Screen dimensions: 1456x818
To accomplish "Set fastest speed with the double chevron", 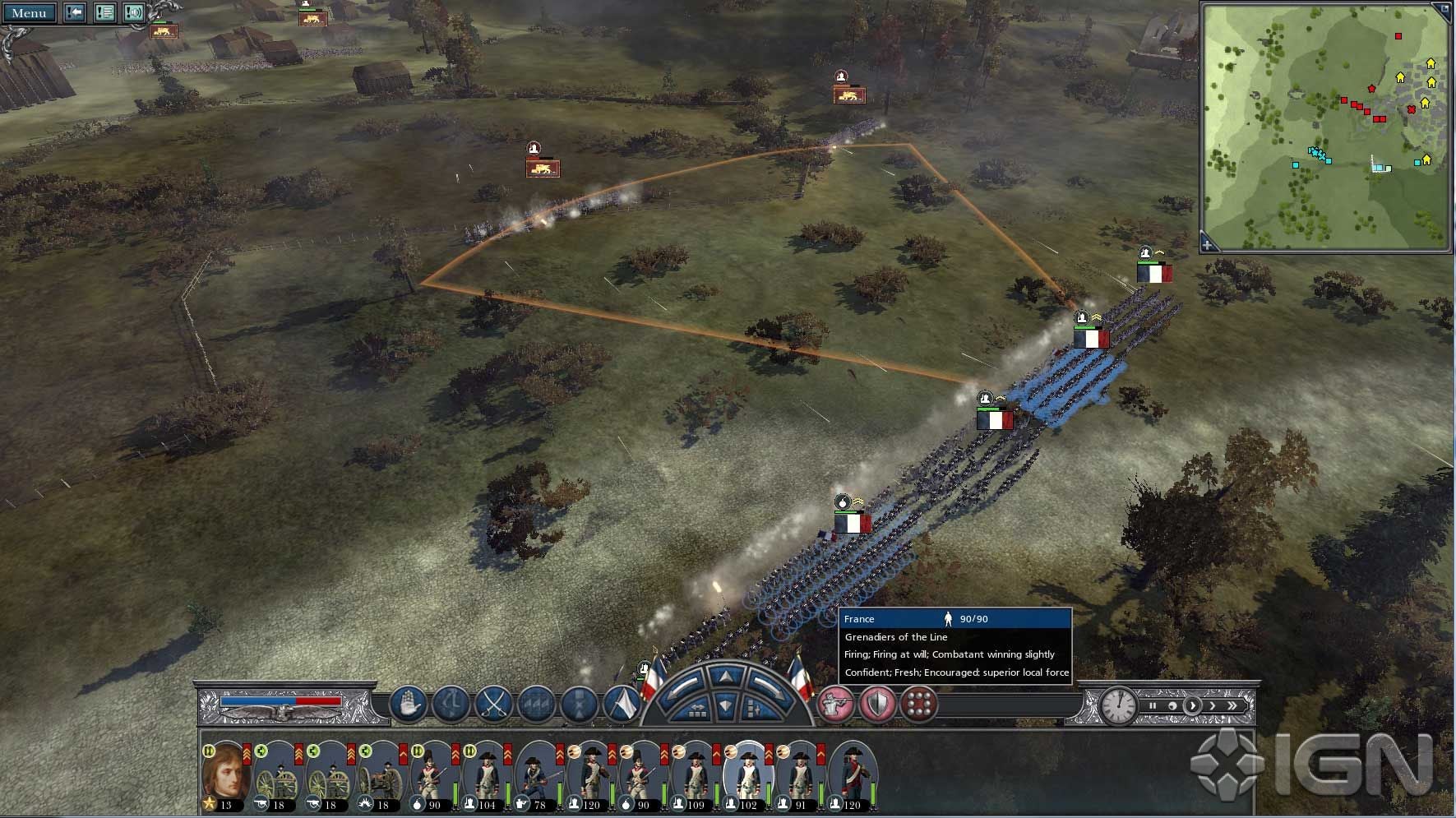I will (x=1232, y=705).
